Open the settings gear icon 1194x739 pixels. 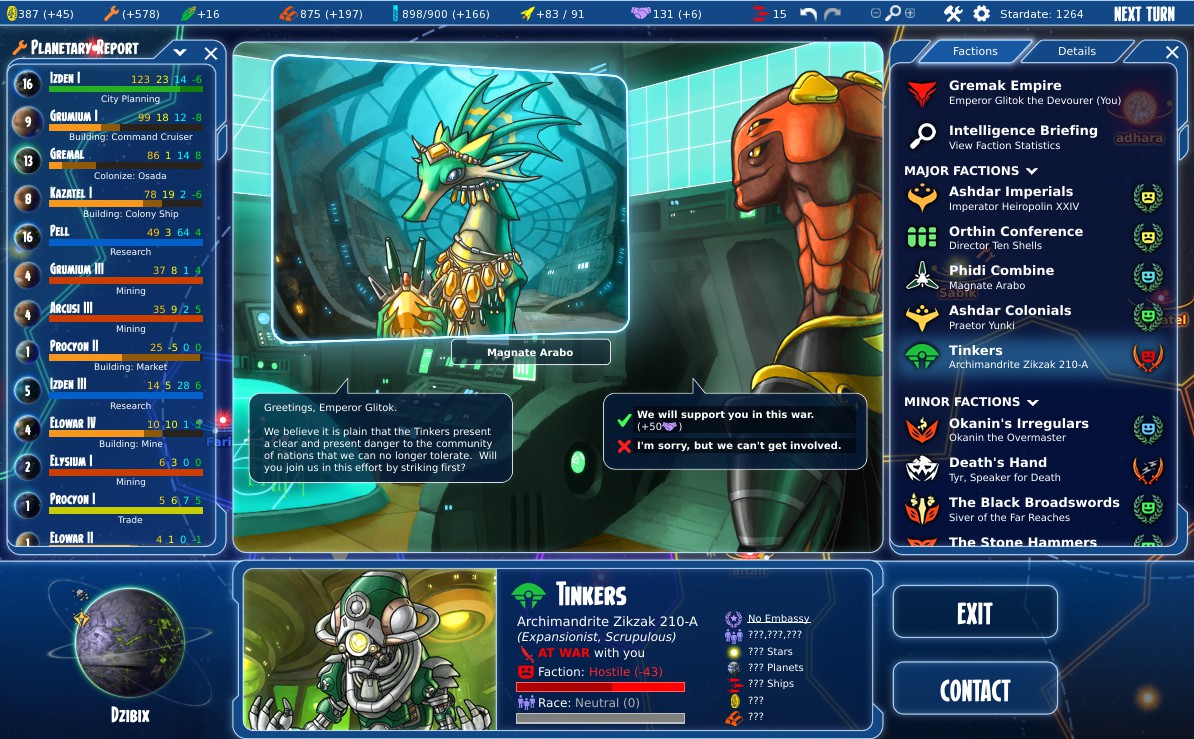[x=981, y=14]
